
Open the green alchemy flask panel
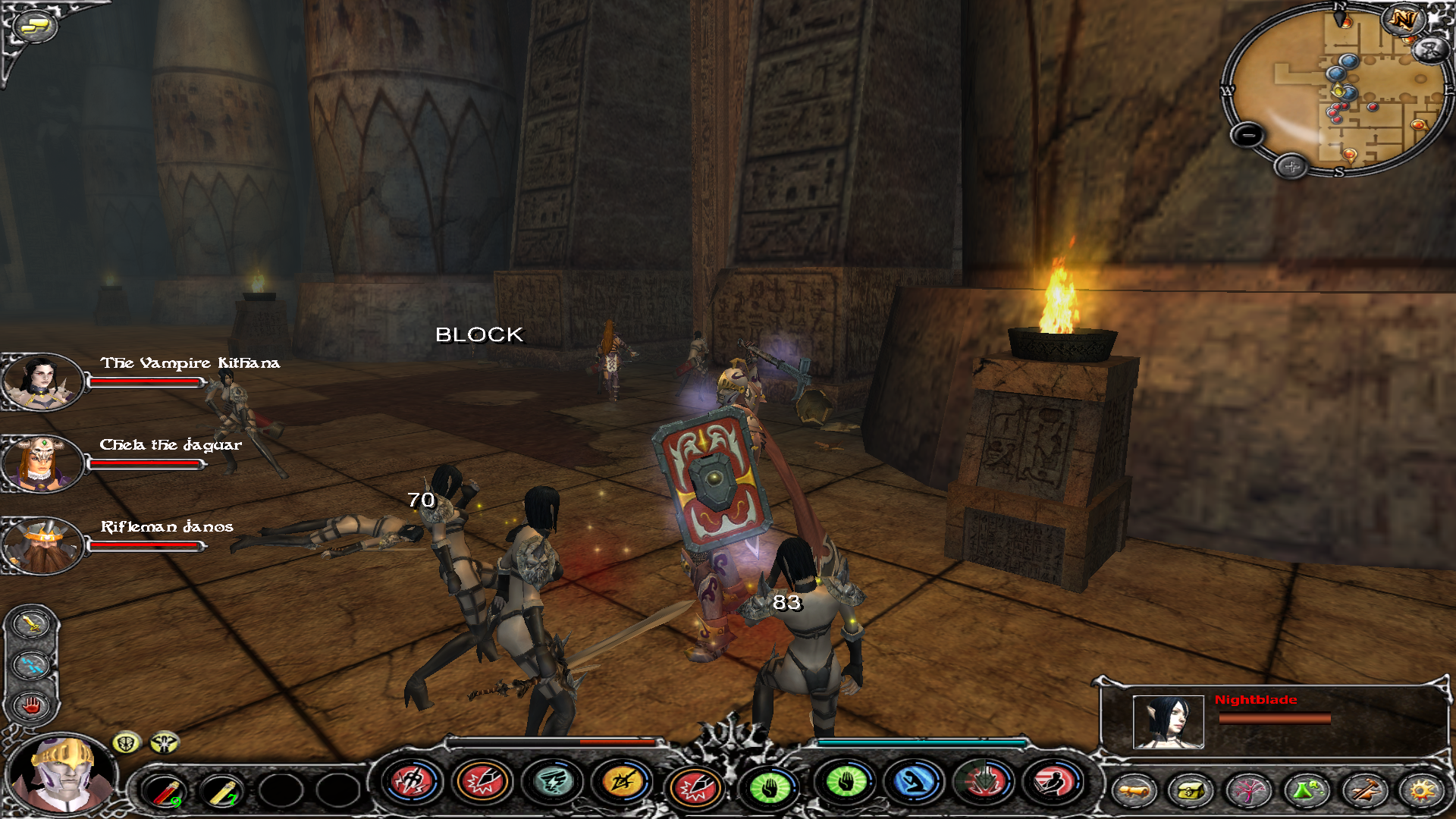pyautogui.click(x=1305, y=791)
